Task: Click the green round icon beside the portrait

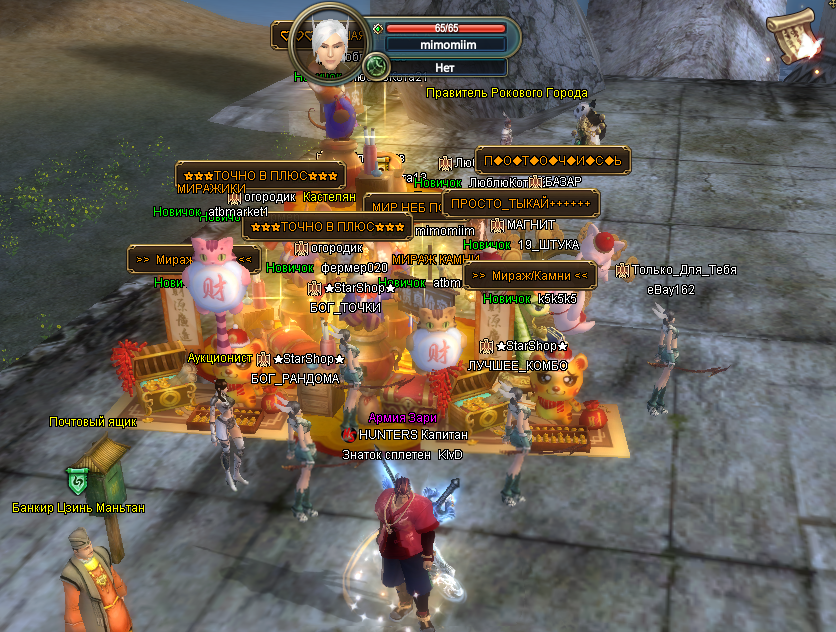Action: (x=377, y=67)
